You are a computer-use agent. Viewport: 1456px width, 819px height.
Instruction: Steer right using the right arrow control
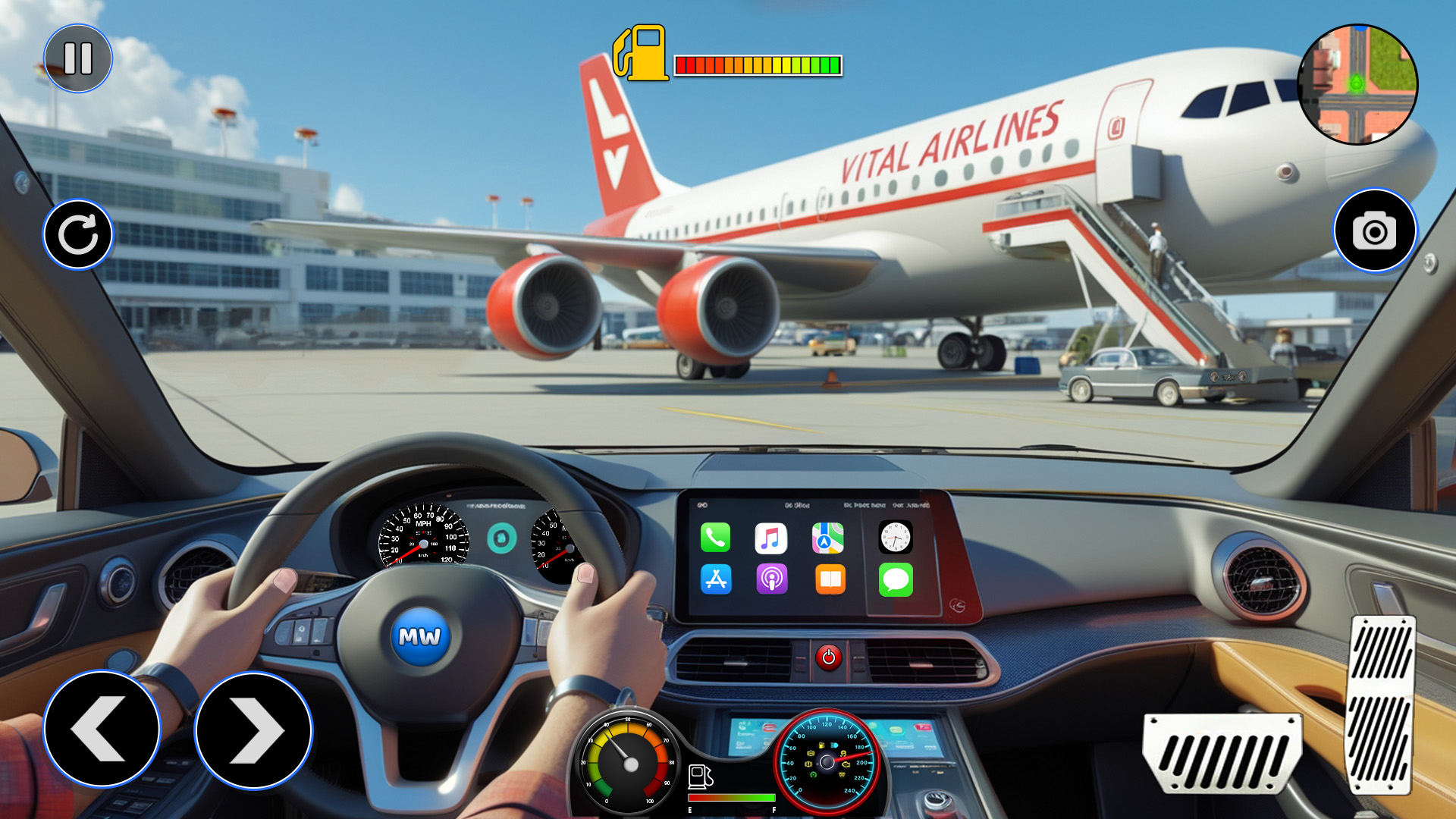[x=253, y=730]
